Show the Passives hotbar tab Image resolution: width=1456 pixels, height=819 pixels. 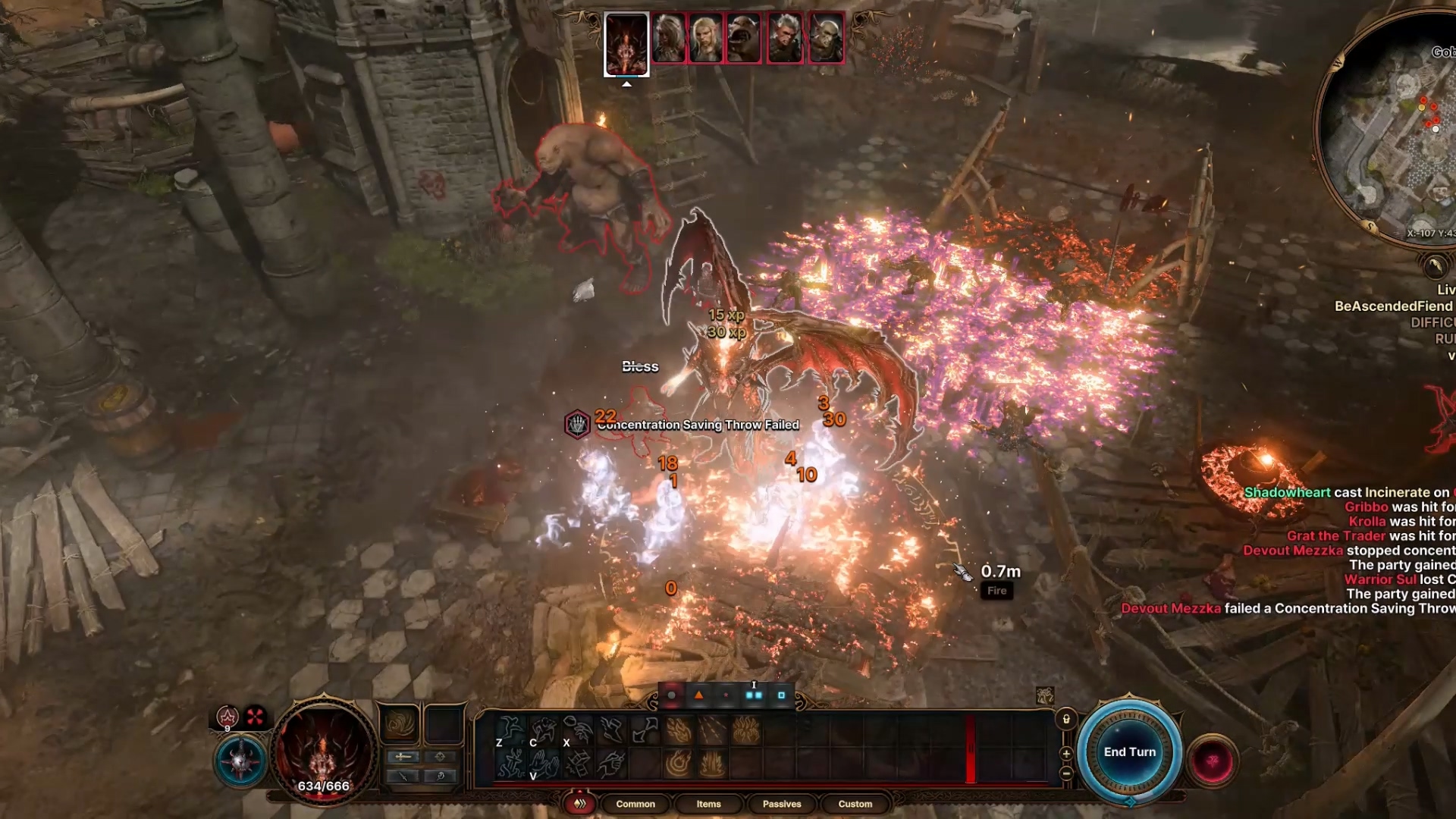[781, 804]
